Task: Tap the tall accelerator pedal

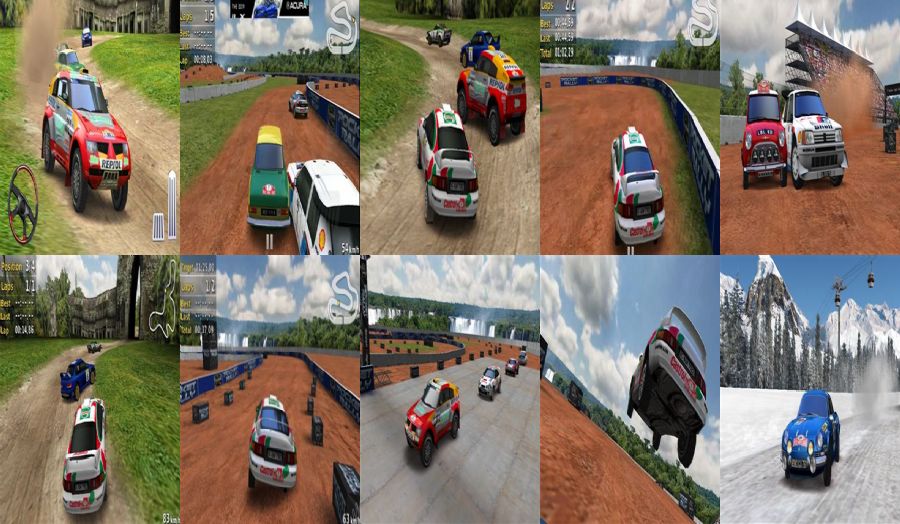Action: pos(172,205)
